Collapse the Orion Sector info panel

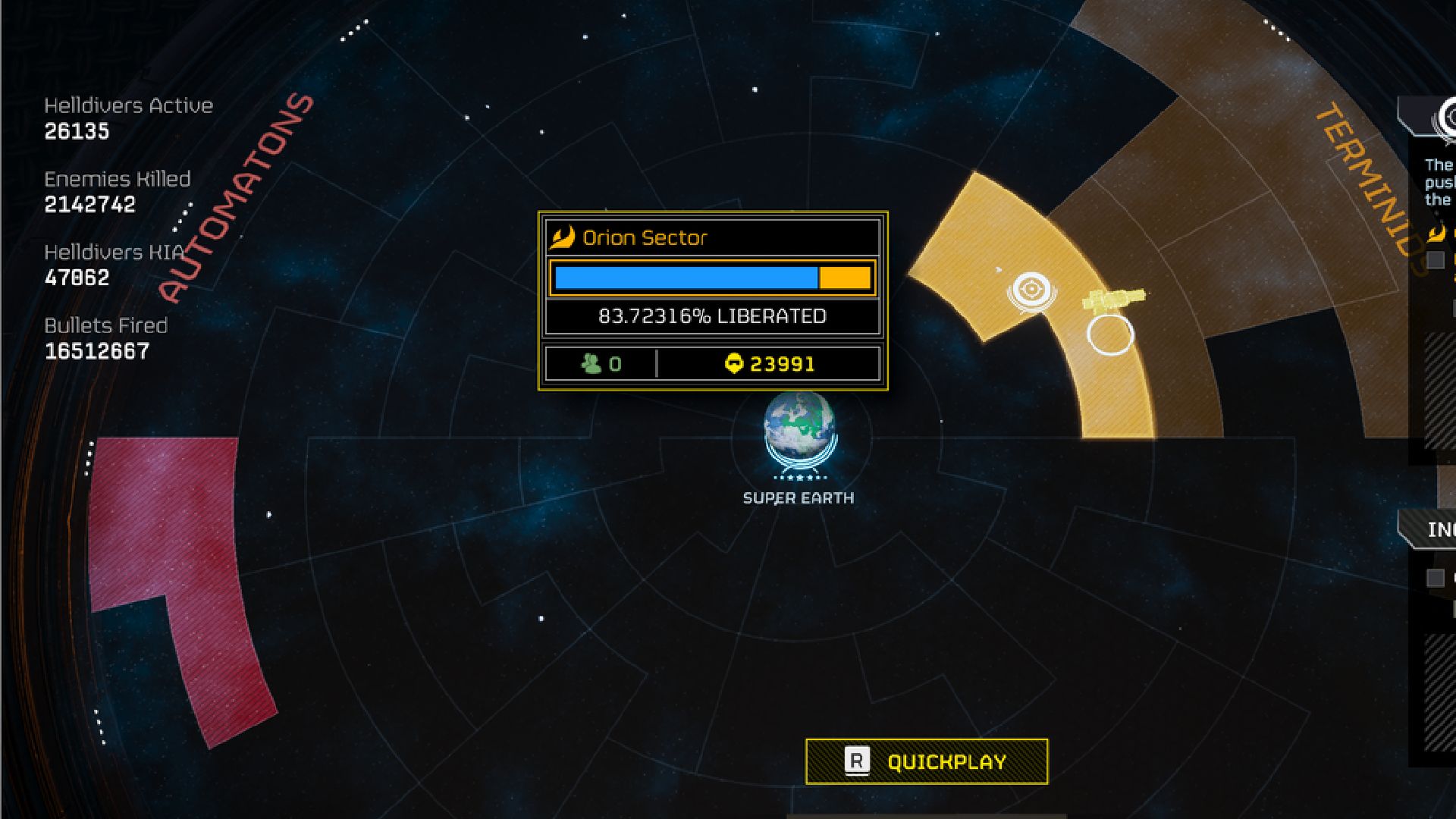(713, 237)
